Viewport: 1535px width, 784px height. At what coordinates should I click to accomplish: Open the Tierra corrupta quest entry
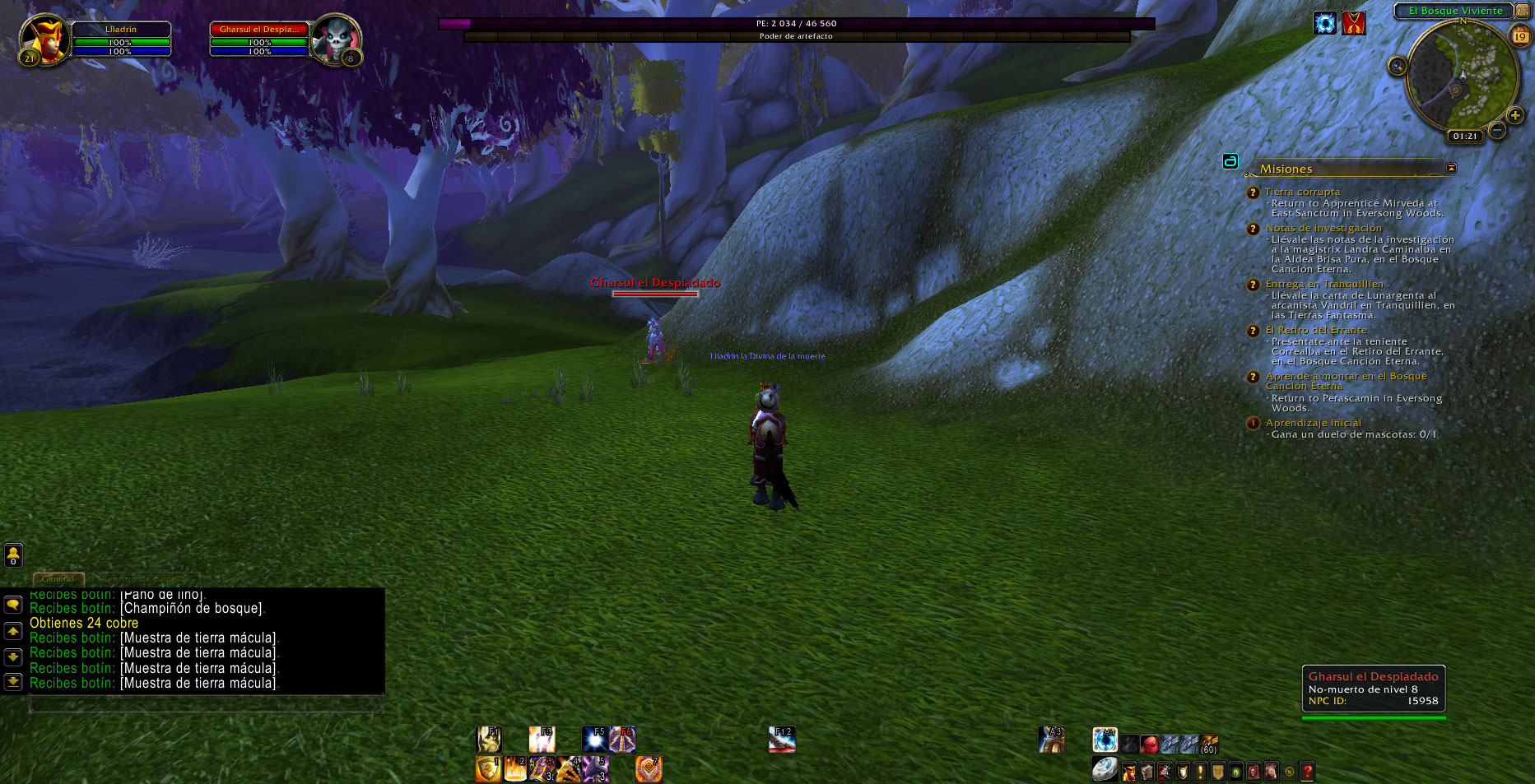[1302, 192]
